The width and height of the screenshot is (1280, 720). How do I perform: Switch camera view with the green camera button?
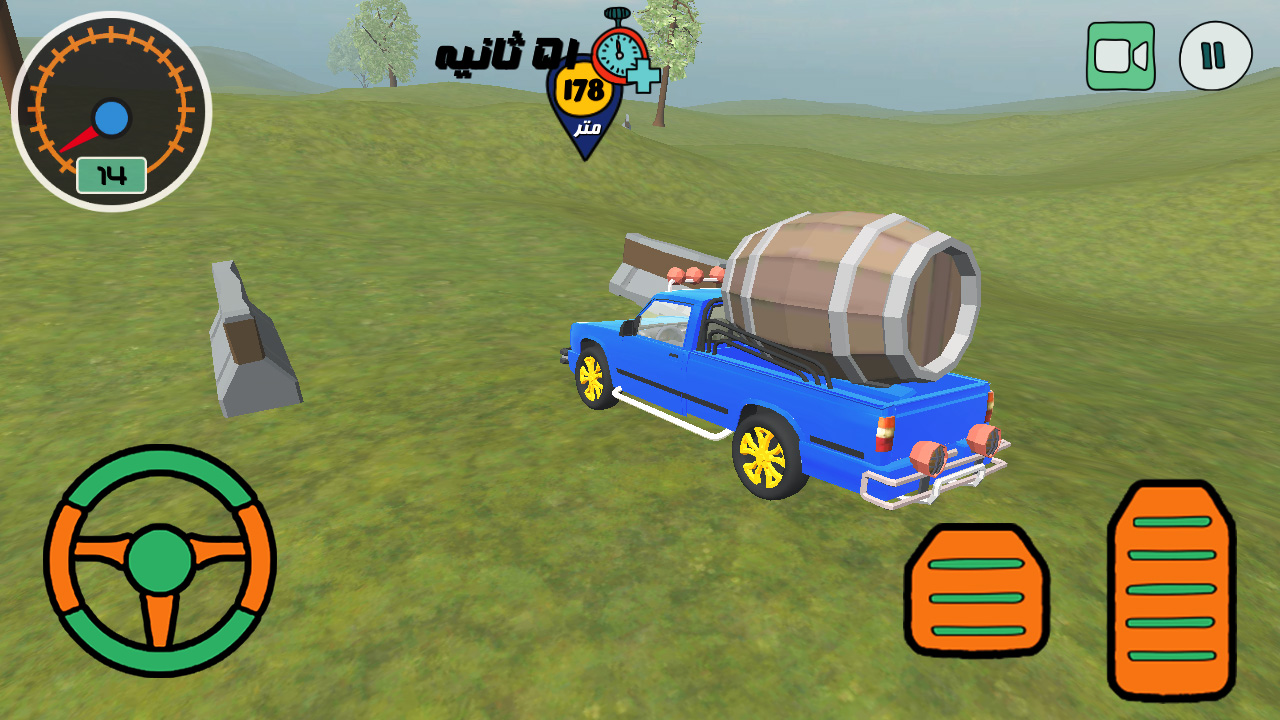coord(1121,56)
